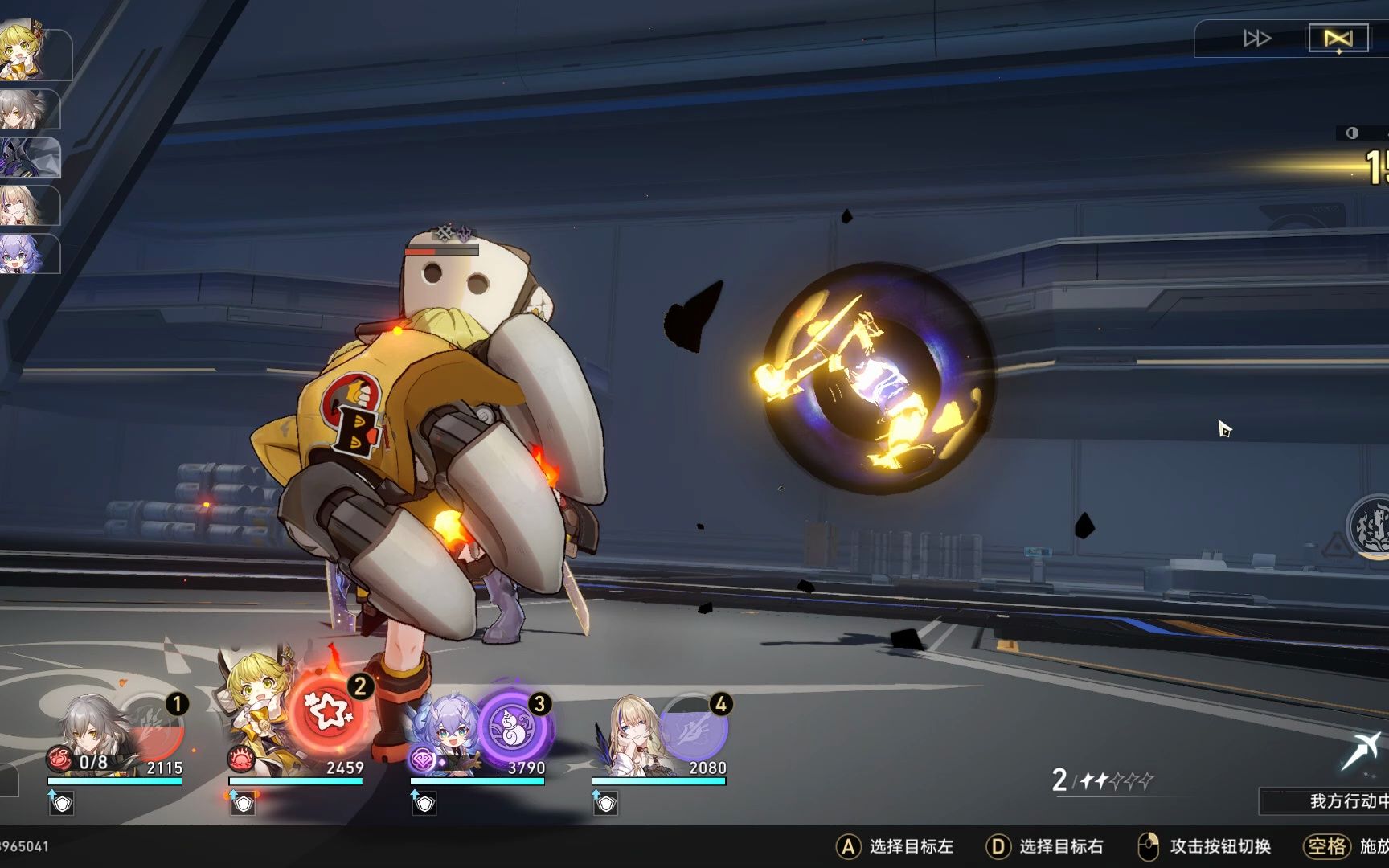This screenshot has width=1389, height=868.
Task: Toggle the double-arrow battle speed button
Action: coord(1256,39)
